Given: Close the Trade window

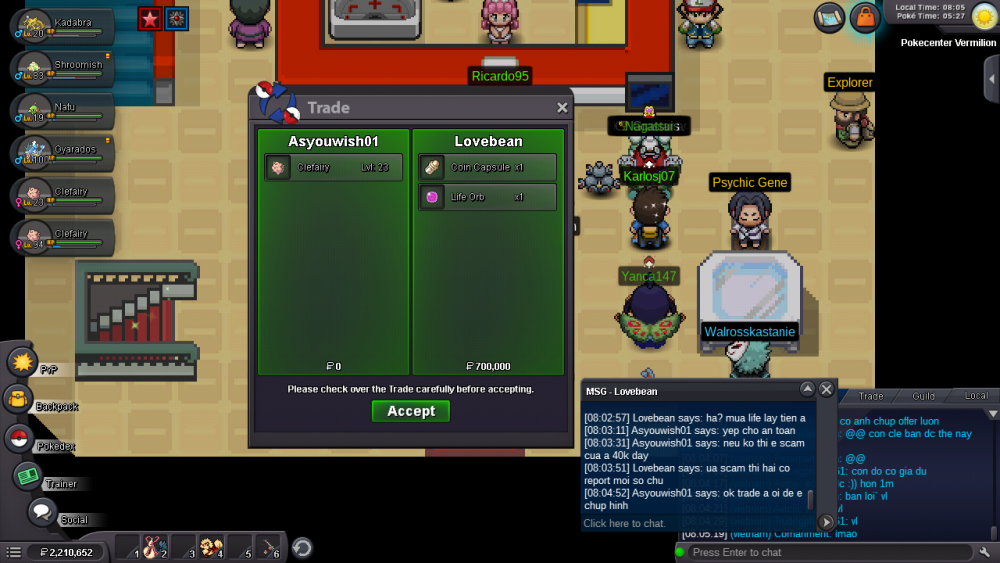Looking at the screenshot, I should pos(562,108).
